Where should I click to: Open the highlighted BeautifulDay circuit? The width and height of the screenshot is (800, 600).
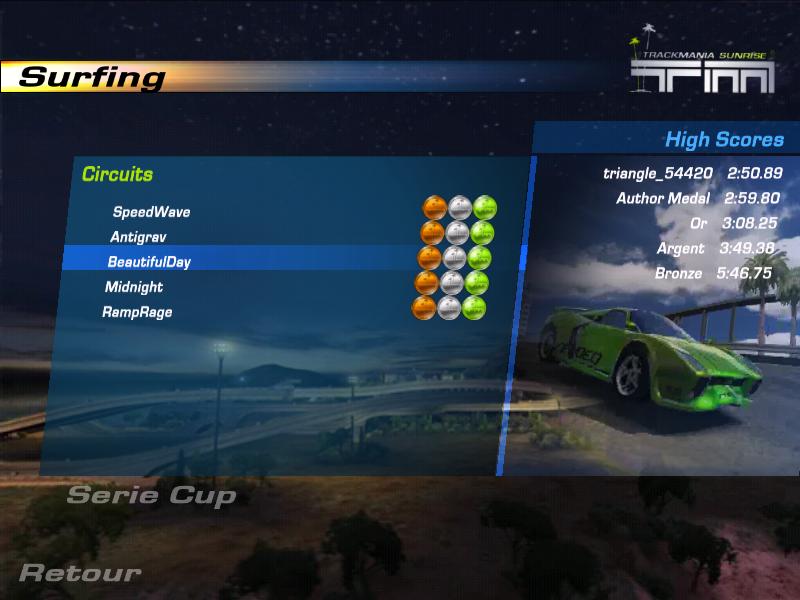pyautogui.click(x=149, y=262)
